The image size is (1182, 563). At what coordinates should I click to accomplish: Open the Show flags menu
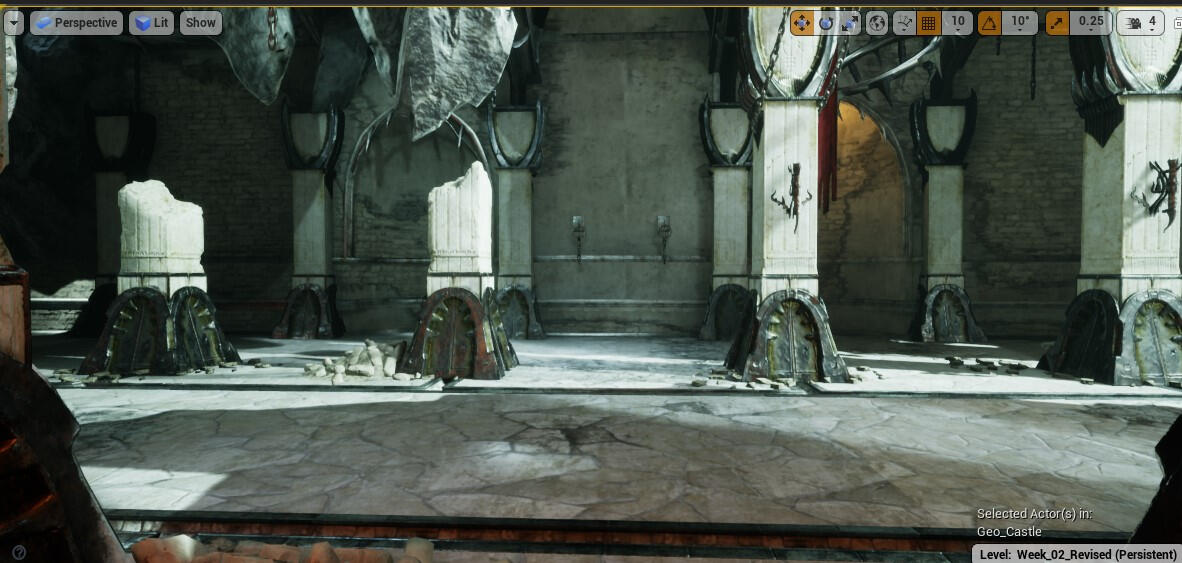[201, 22]
